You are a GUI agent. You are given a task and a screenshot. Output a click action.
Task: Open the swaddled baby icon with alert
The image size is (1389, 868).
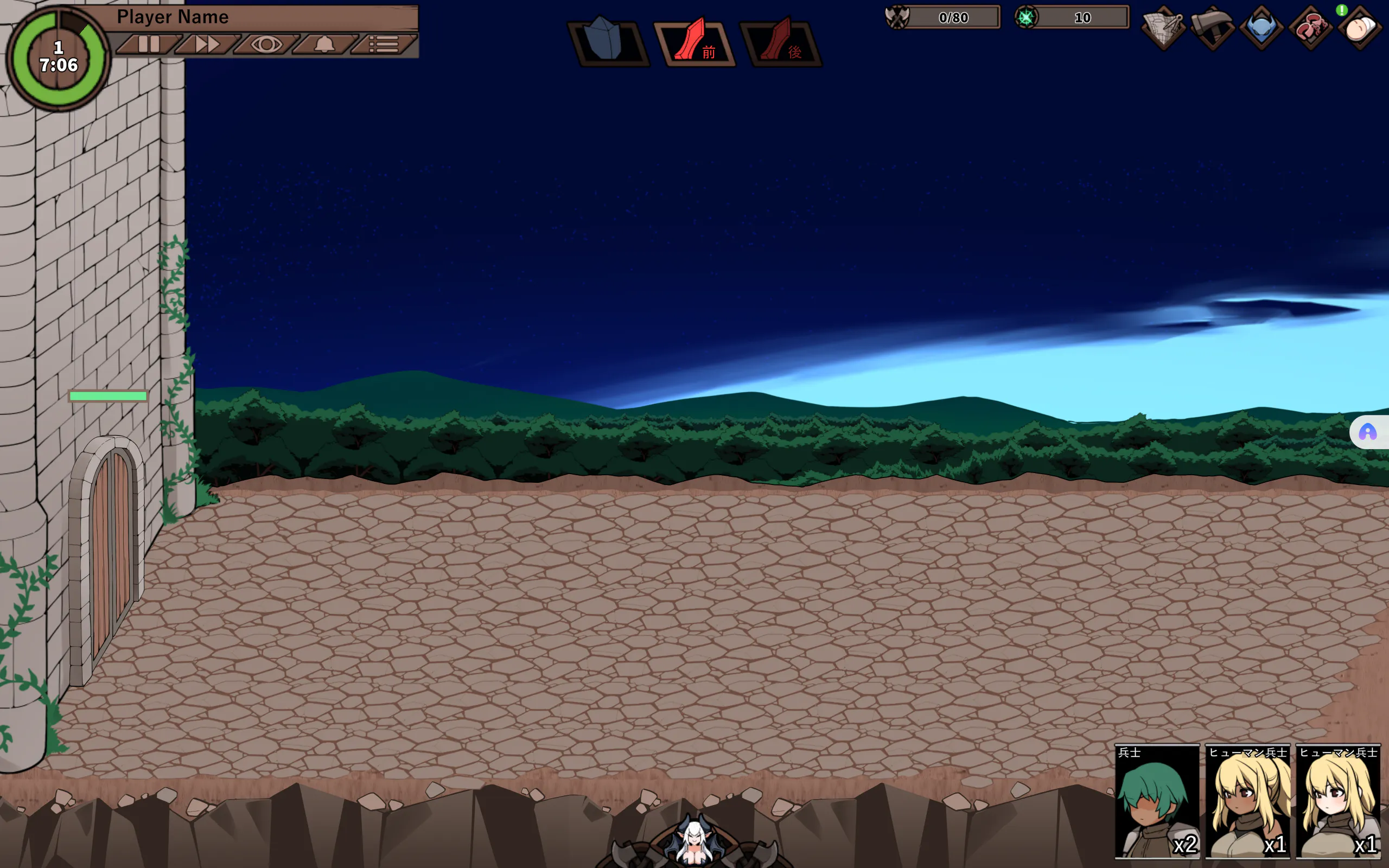[x=1359, y=28]
